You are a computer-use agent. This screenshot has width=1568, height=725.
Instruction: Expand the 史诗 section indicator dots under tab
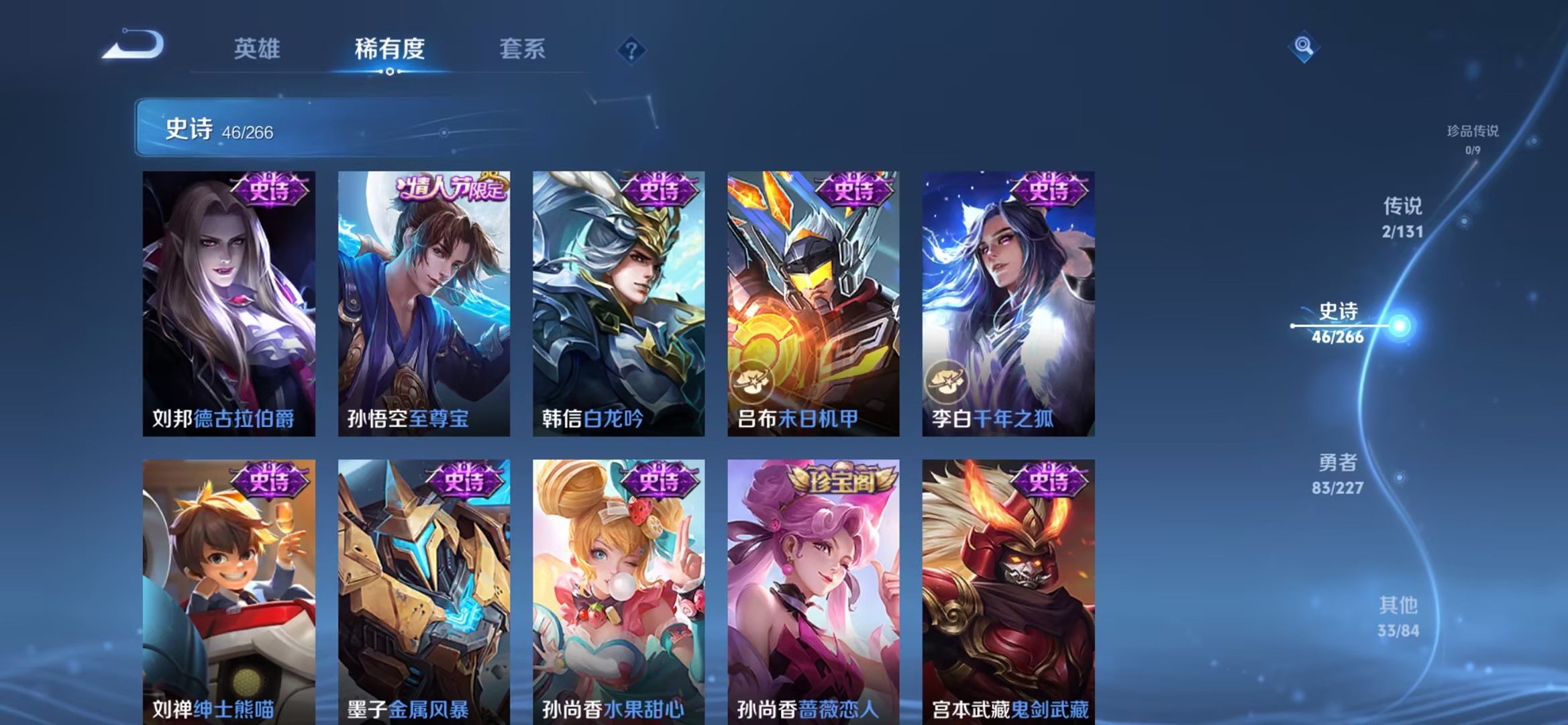[x=391, y=72]
